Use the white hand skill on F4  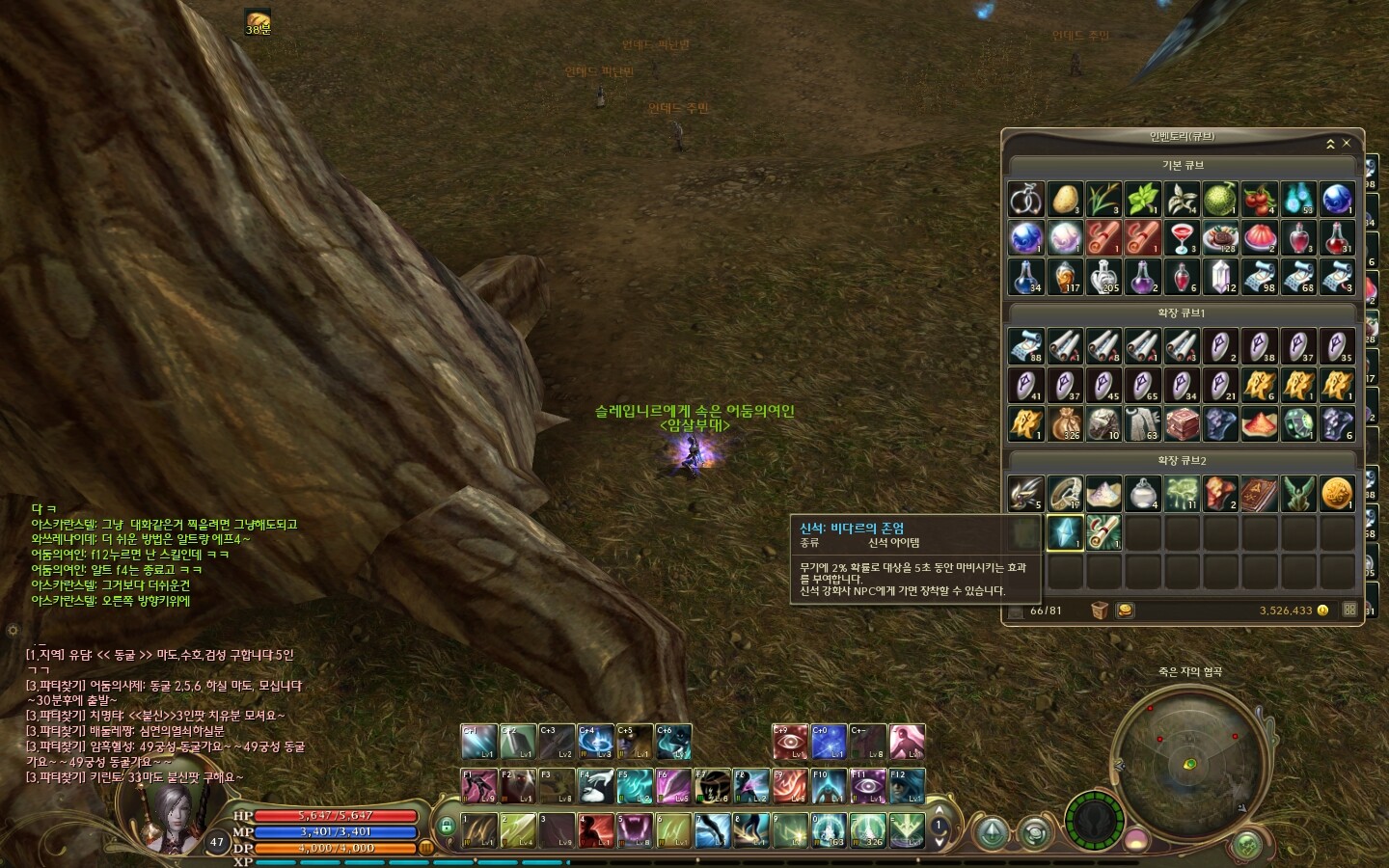595,786
